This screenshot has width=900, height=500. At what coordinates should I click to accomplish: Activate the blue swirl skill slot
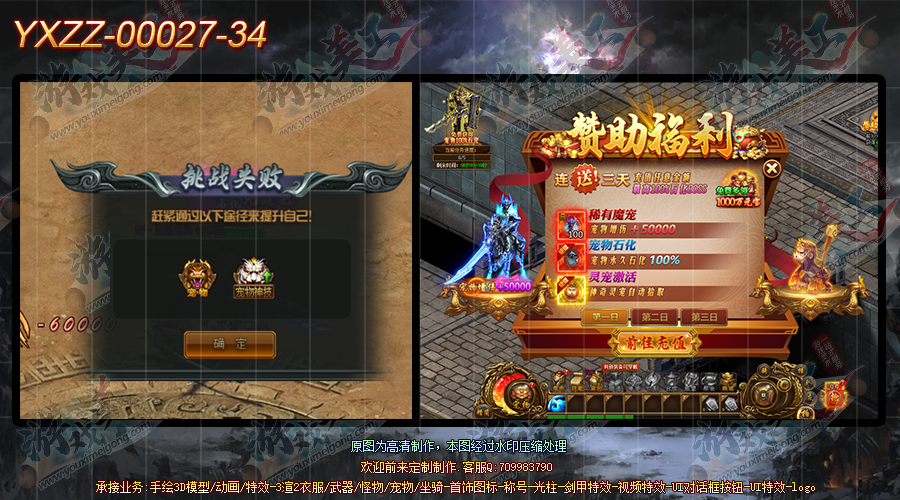click(557, 403)
